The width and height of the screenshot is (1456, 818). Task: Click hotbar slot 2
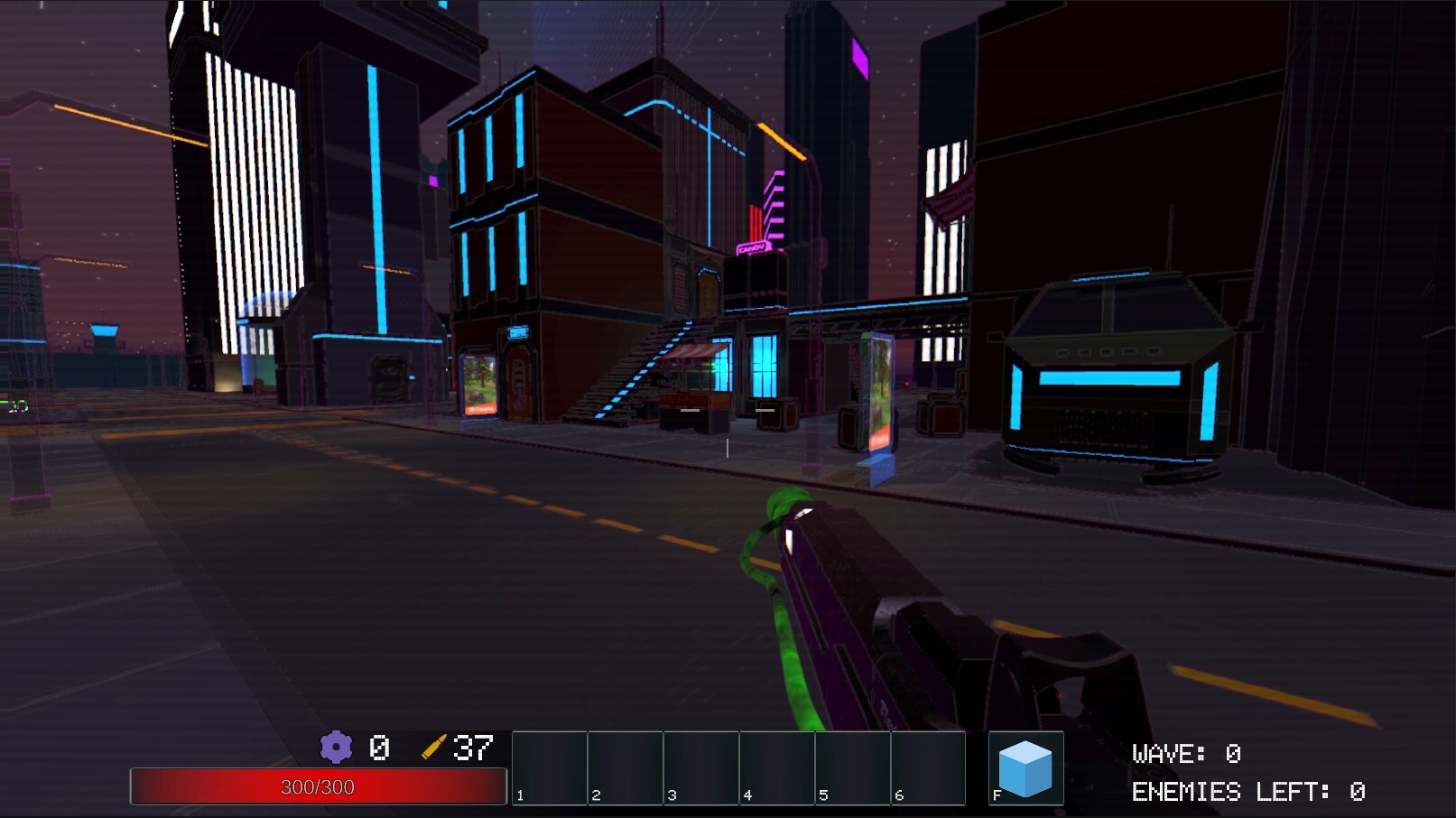coord(625,766)
